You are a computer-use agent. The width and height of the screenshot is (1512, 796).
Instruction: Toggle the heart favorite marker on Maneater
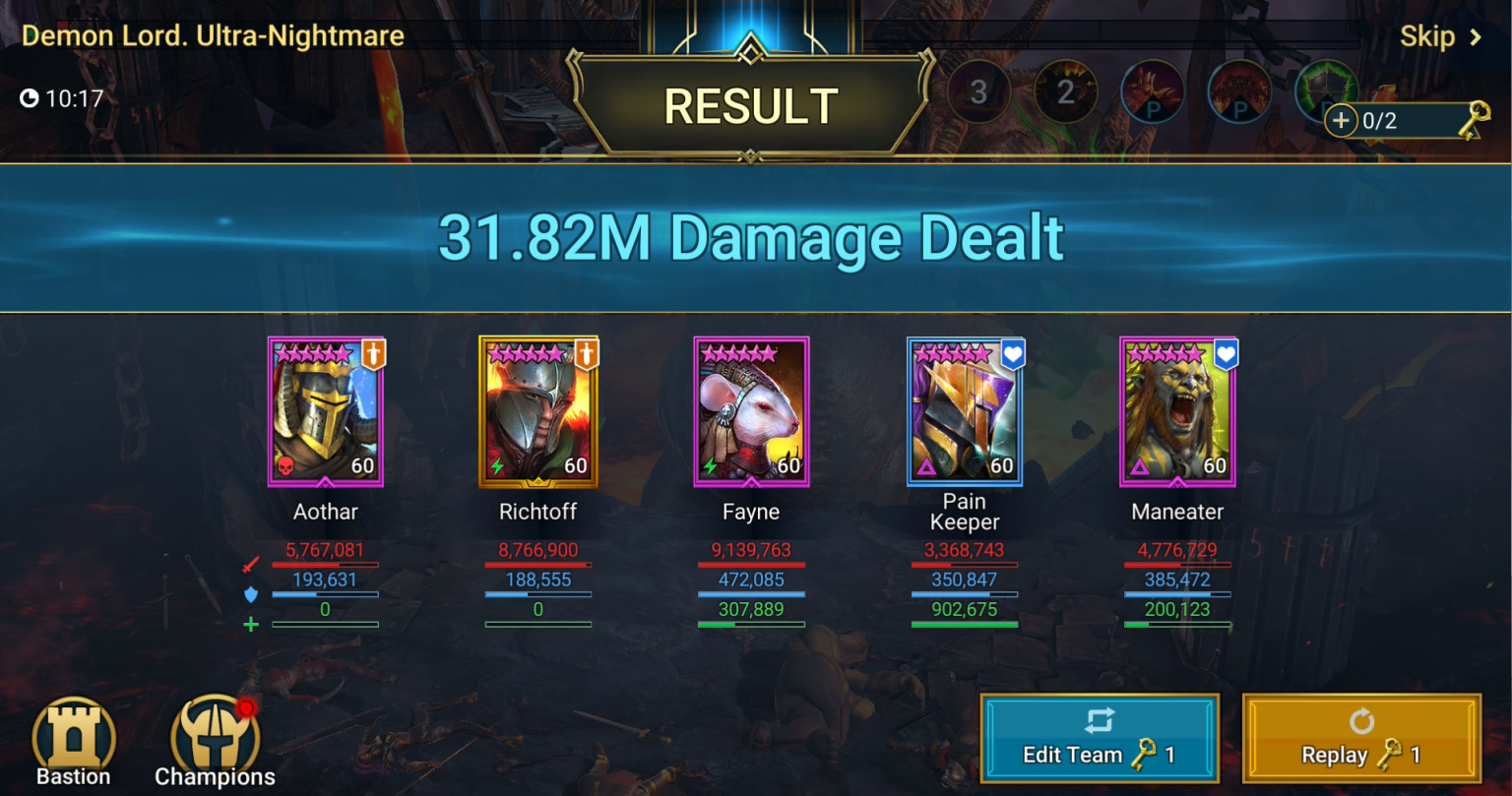click(1225, 352)
